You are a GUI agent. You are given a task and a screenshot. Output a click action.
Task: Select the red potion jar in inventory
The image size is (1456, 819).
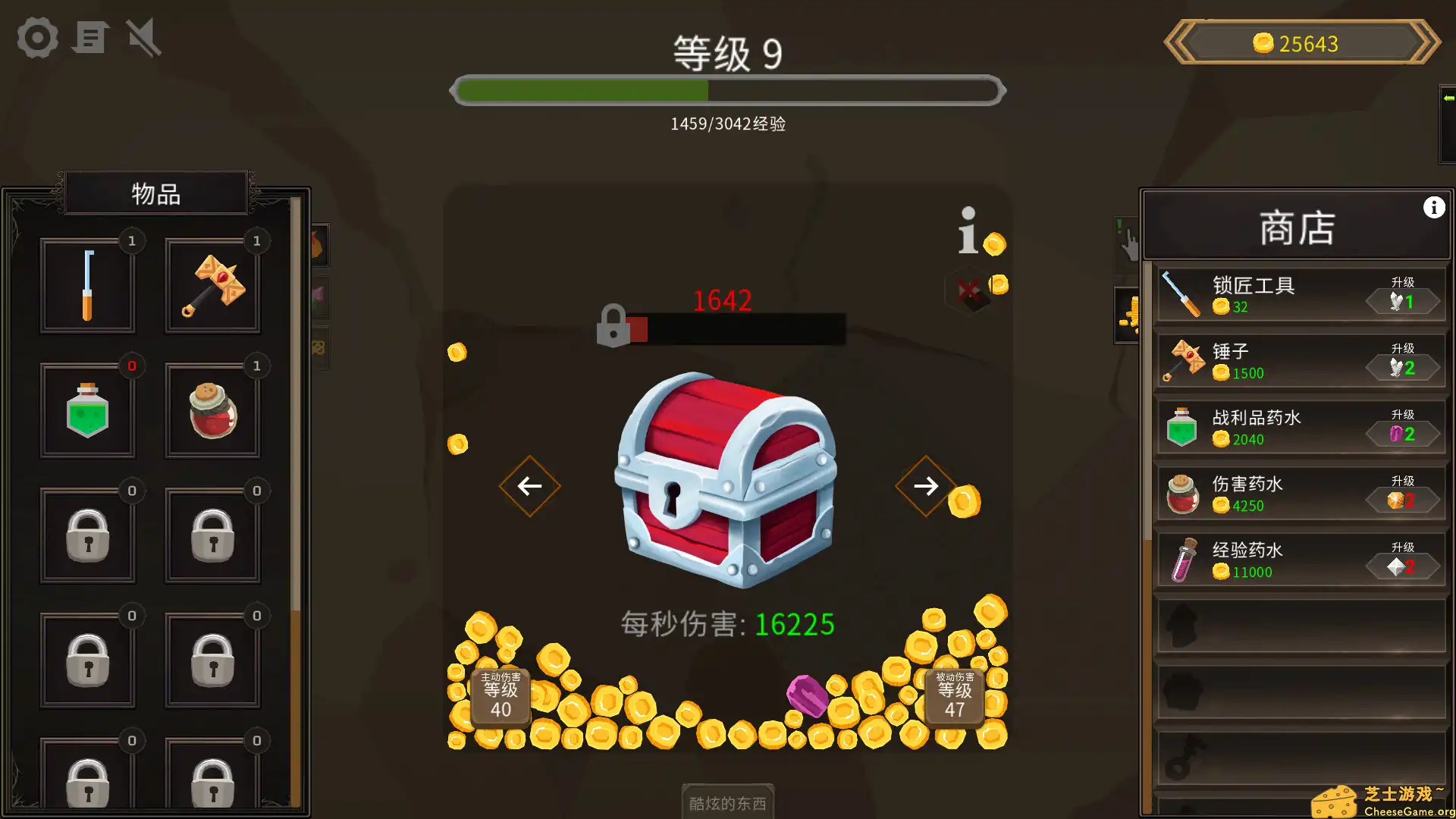(x=212, y=409)
